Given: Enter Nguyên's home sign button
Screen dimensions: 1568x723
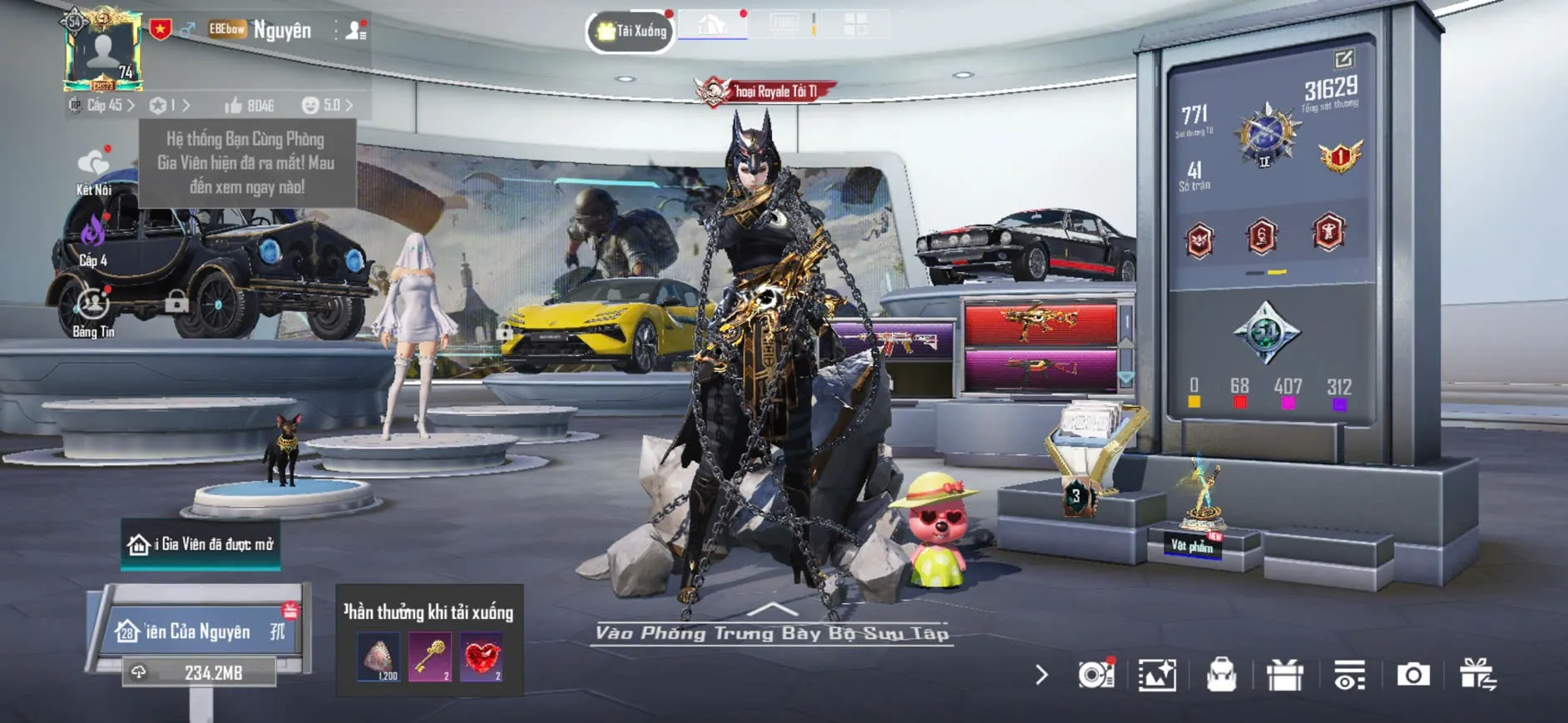Looking at the screenshot, I should pyautogui.click(x=200, y=631).
